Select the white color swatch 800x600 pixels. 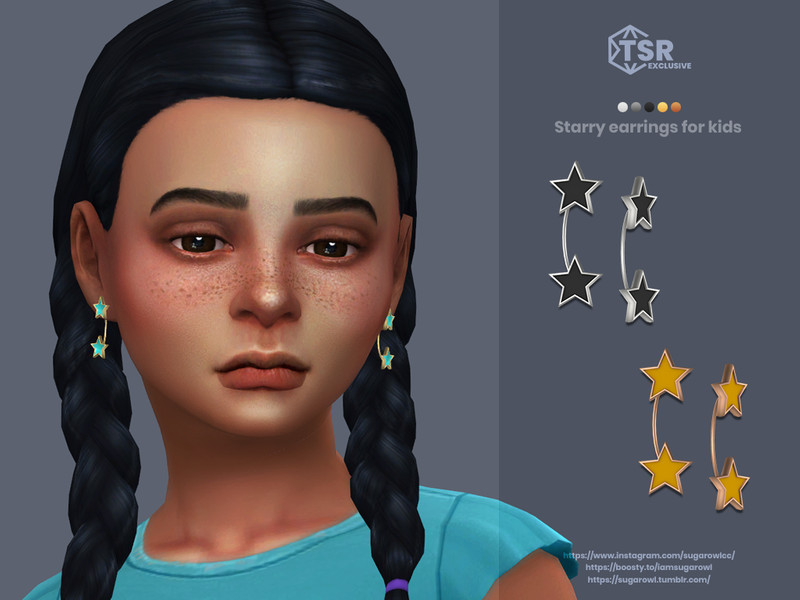click(623, 107)
